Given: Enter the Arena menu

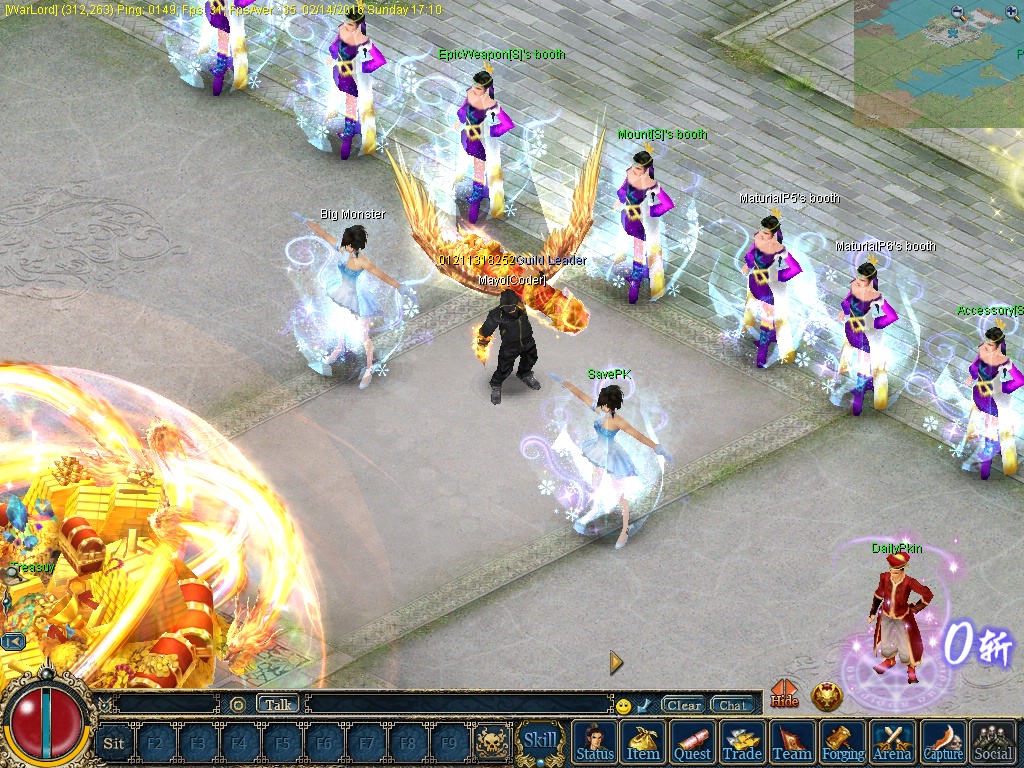Looking at the screenshot, I should (x=892, y=742).
